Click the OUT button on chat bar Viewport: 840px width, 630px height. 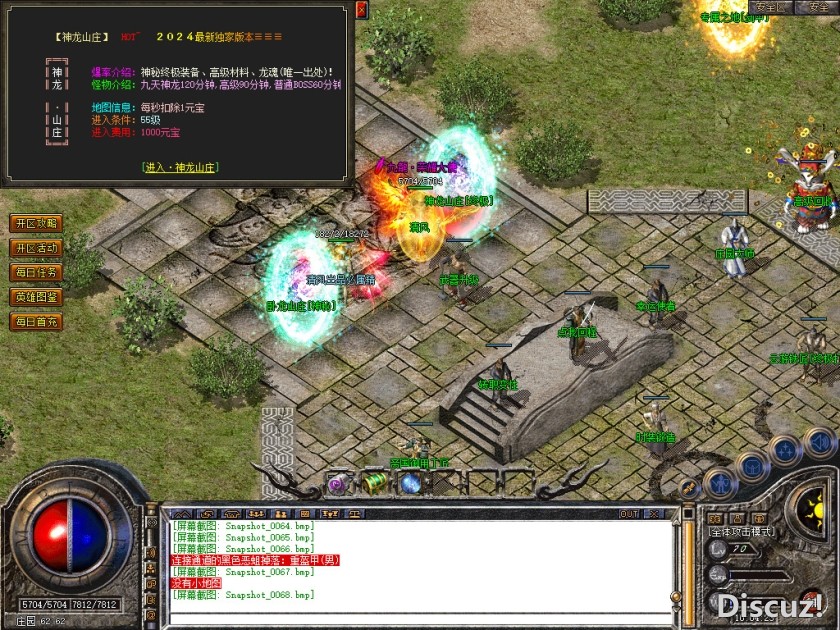629,514
